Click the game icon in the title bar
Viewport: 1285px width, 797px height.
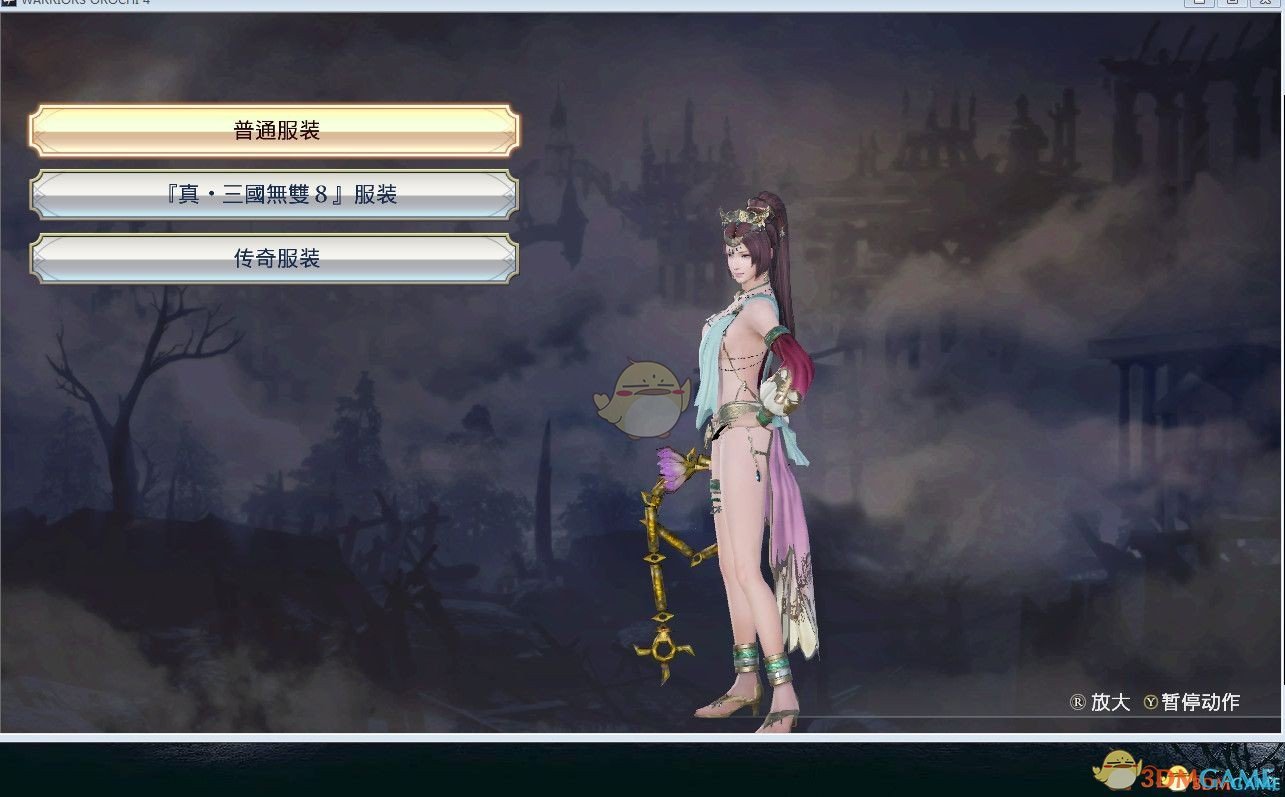[9, 4]
